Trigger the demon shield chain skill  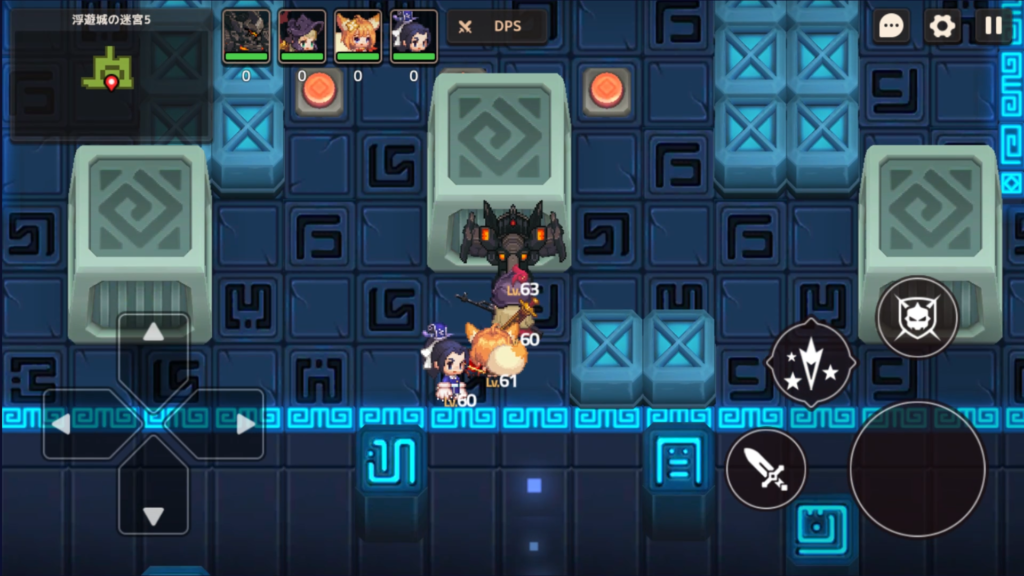pyautogui.click(x=917, y=317)
